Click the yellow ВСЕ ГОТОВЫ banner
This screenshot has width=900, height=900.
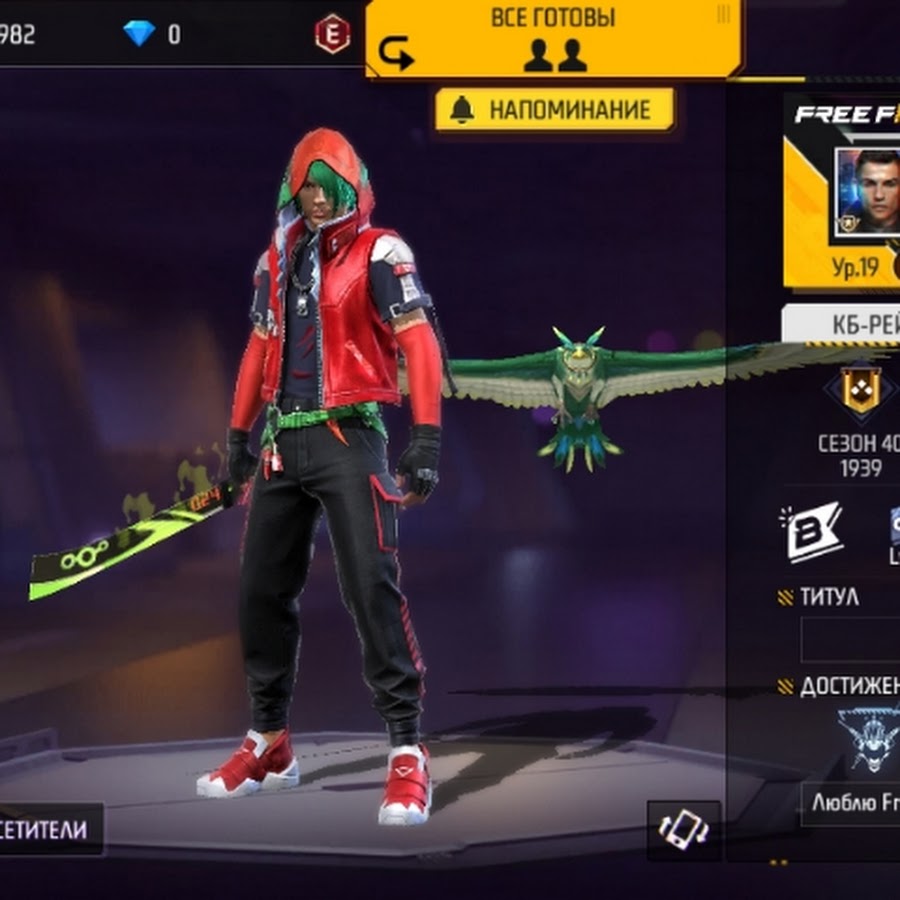tap(553, 38)
